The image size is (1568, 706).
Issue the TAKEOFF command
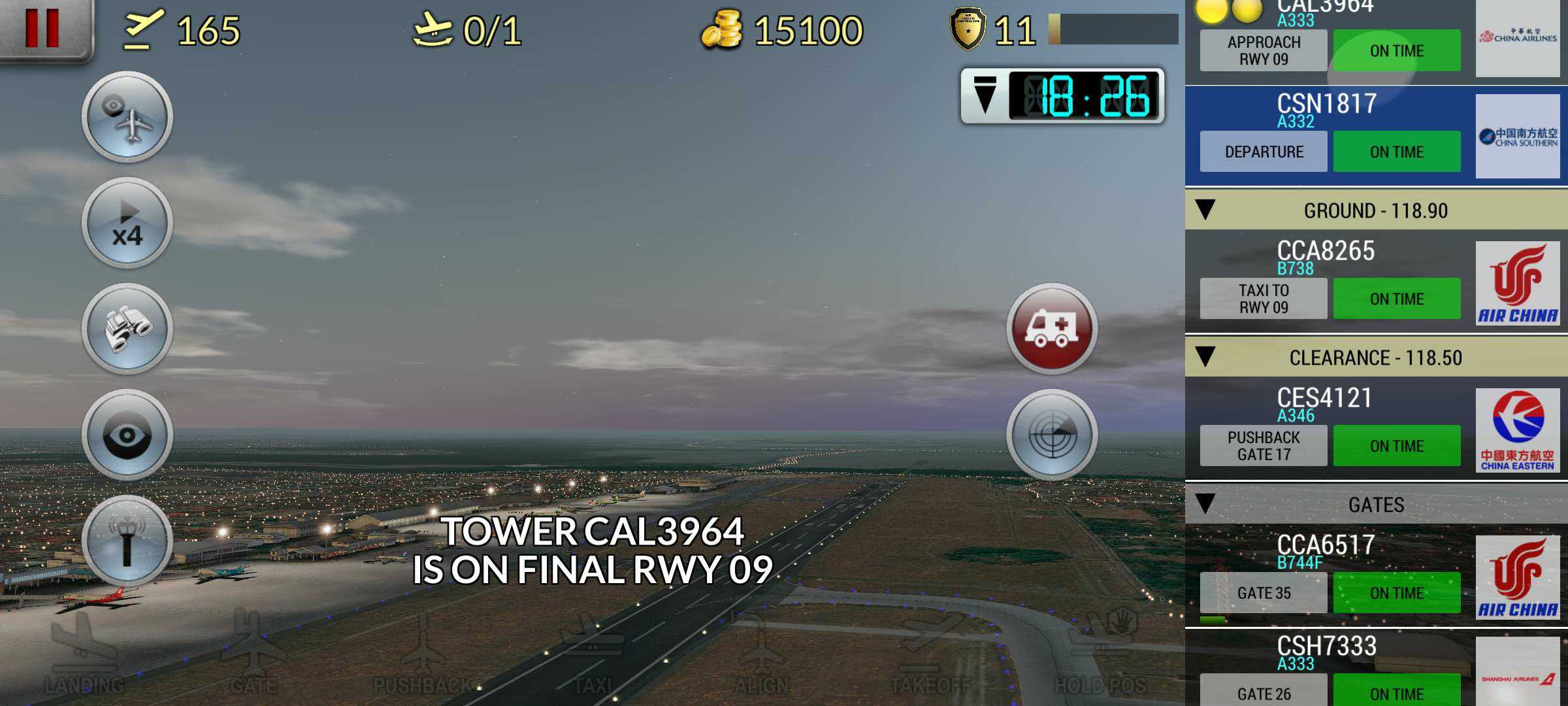(x=930, y=654)
